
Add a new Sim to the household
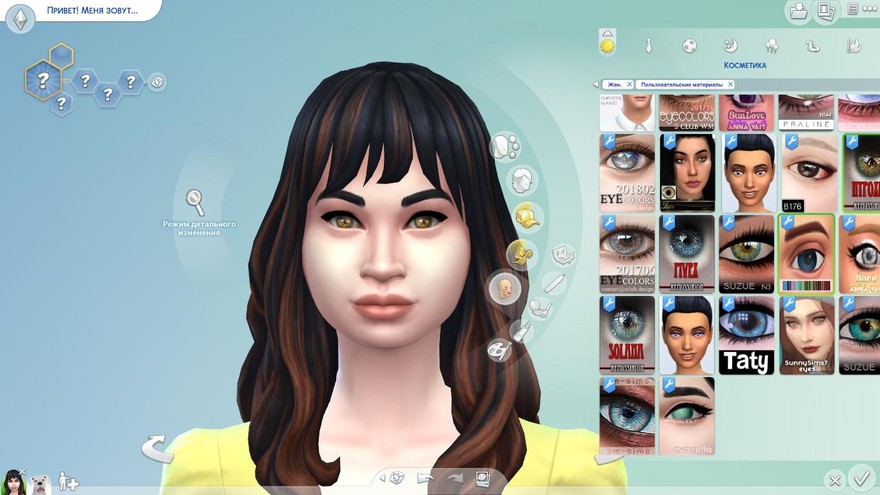(x=68, y=481)
